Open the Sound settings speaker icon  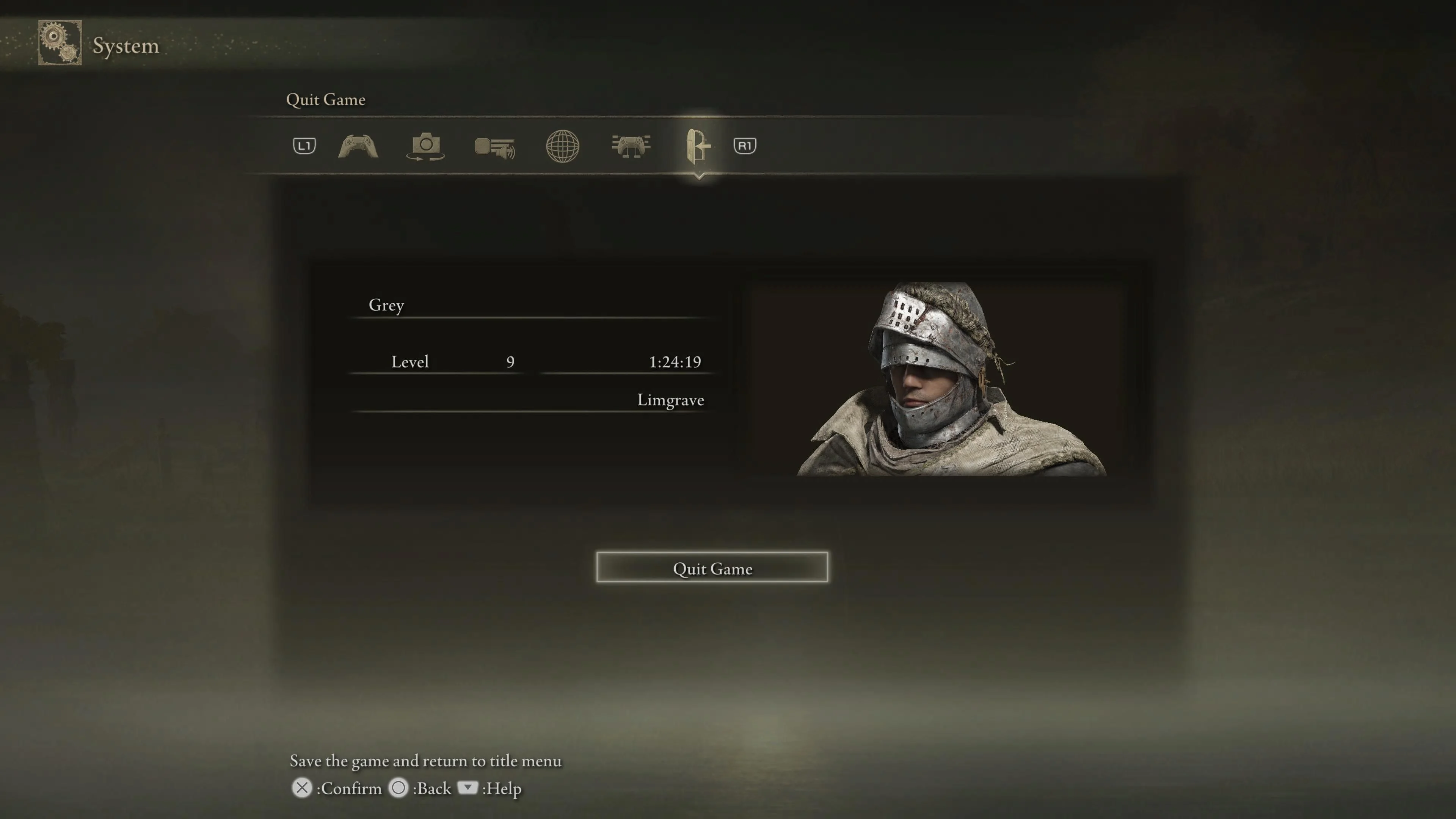pyautogui.click(x=494, y=146)
